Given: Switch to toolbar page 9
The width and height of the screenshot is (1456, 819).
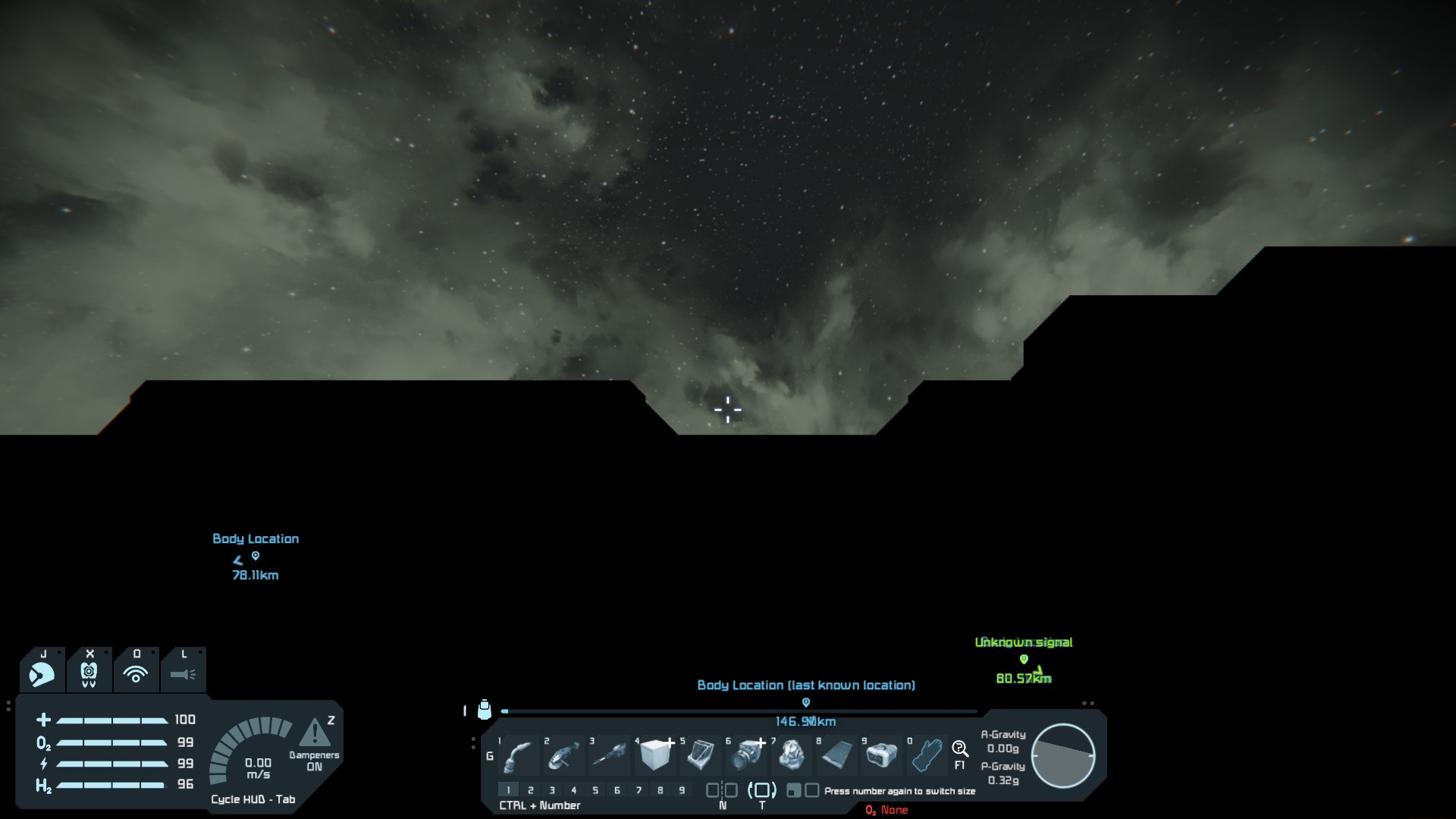Looking at the screenshot, I should (x=682, y=790).
